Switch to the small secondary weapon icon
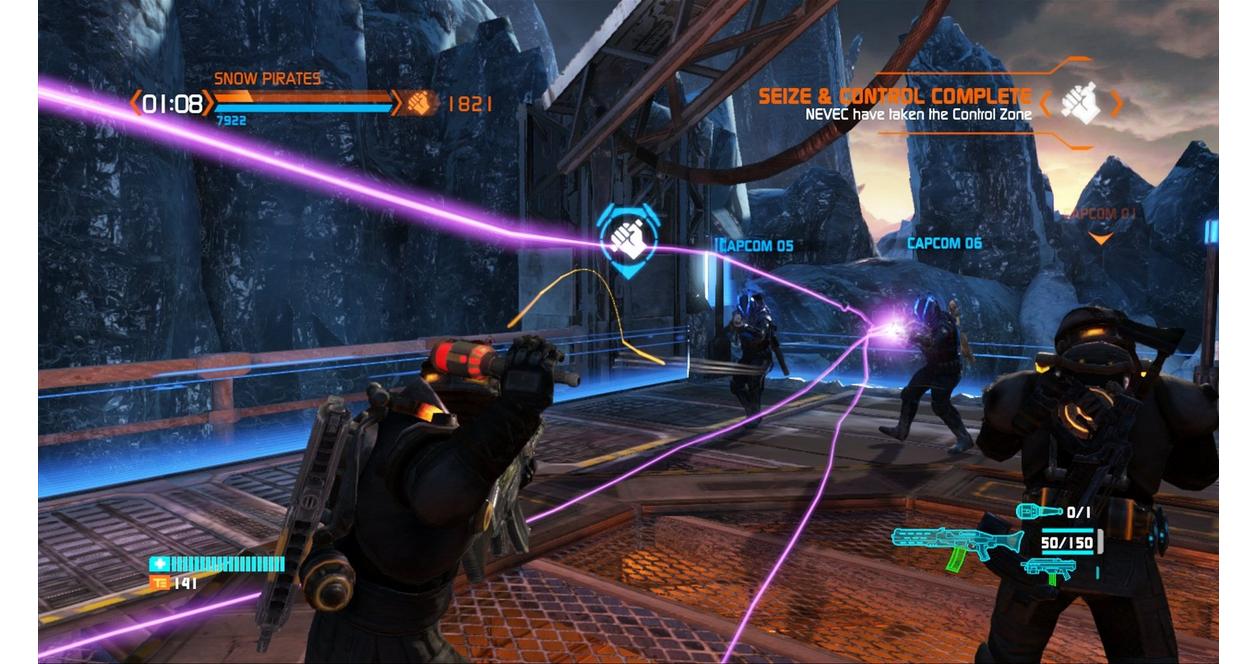 tap(1045, 571)
